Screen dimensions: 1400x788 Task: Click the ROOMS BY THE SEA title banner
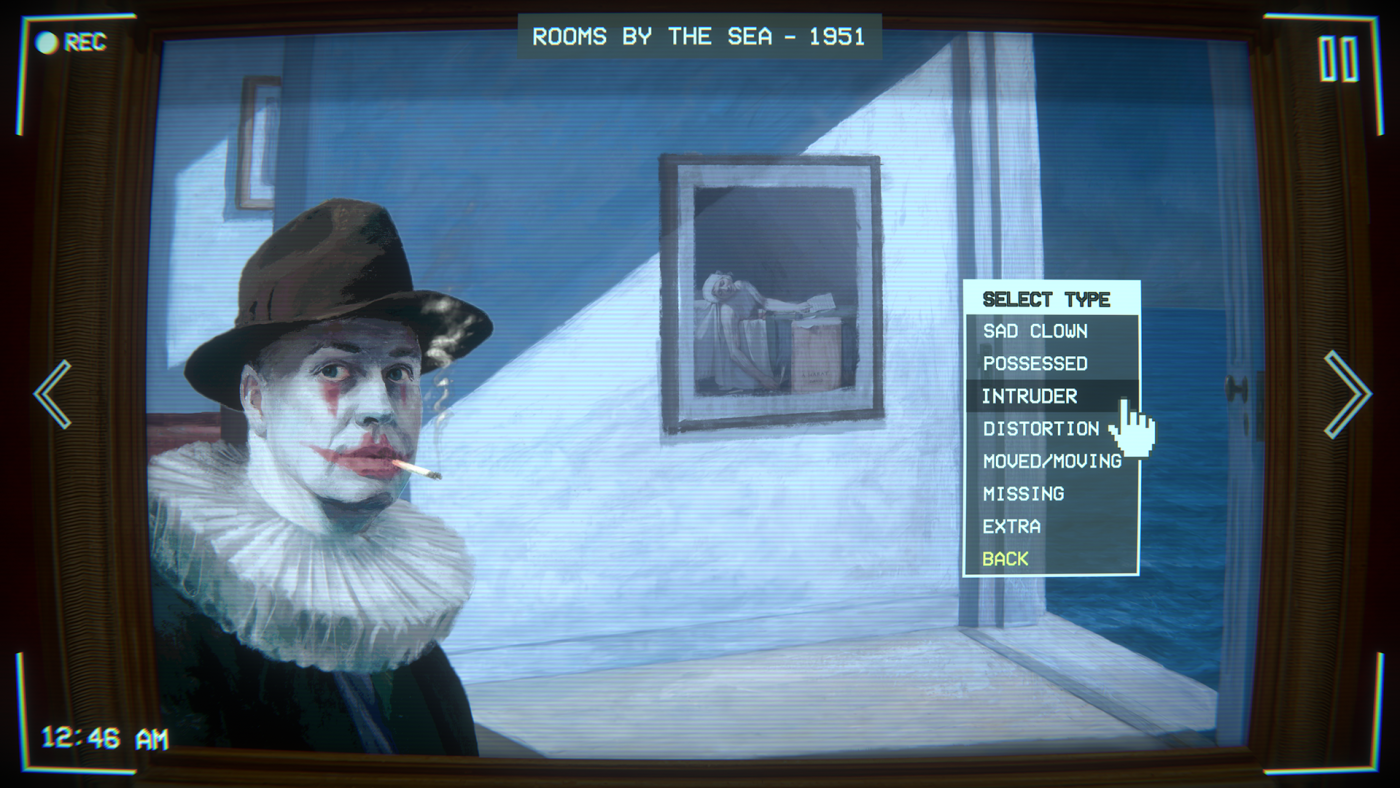(x=697, y=36)
